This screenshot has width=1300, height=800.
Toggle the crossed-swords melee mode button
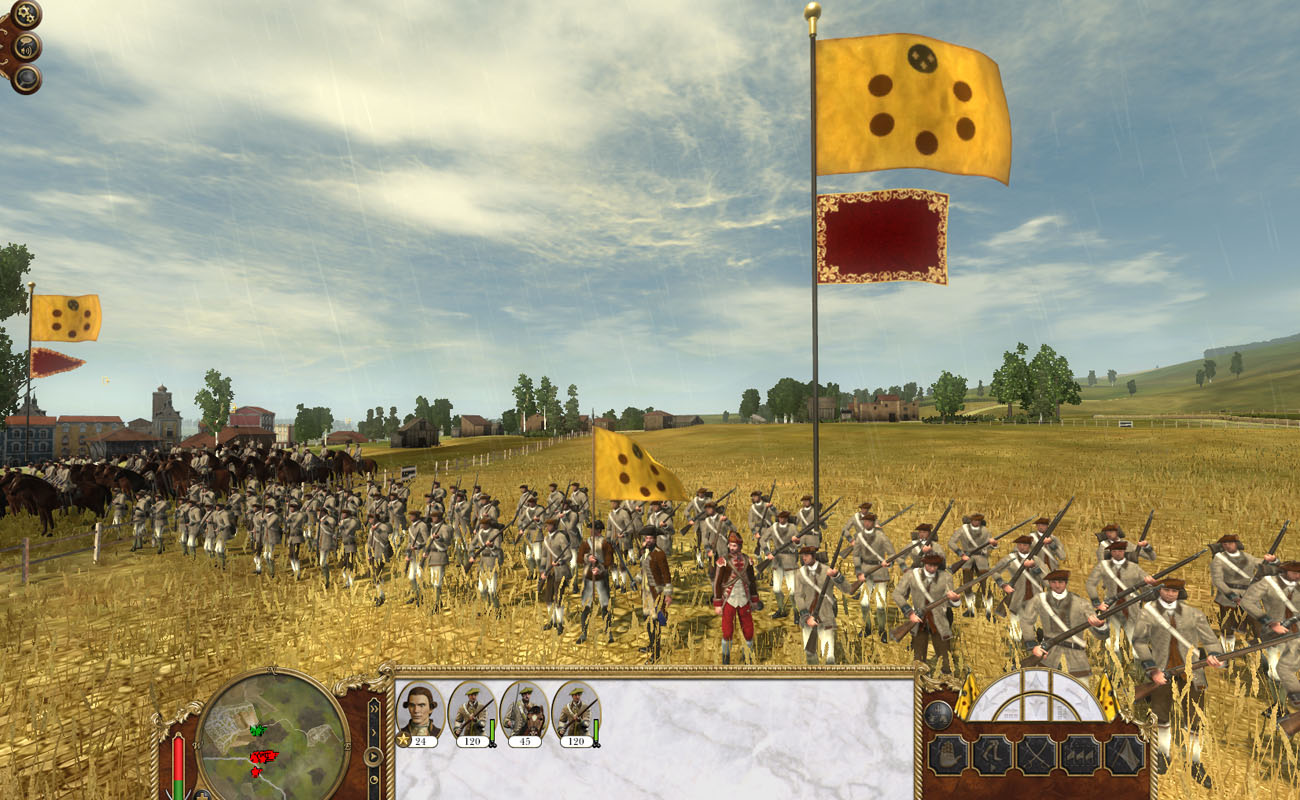(x=1035, y=754)
